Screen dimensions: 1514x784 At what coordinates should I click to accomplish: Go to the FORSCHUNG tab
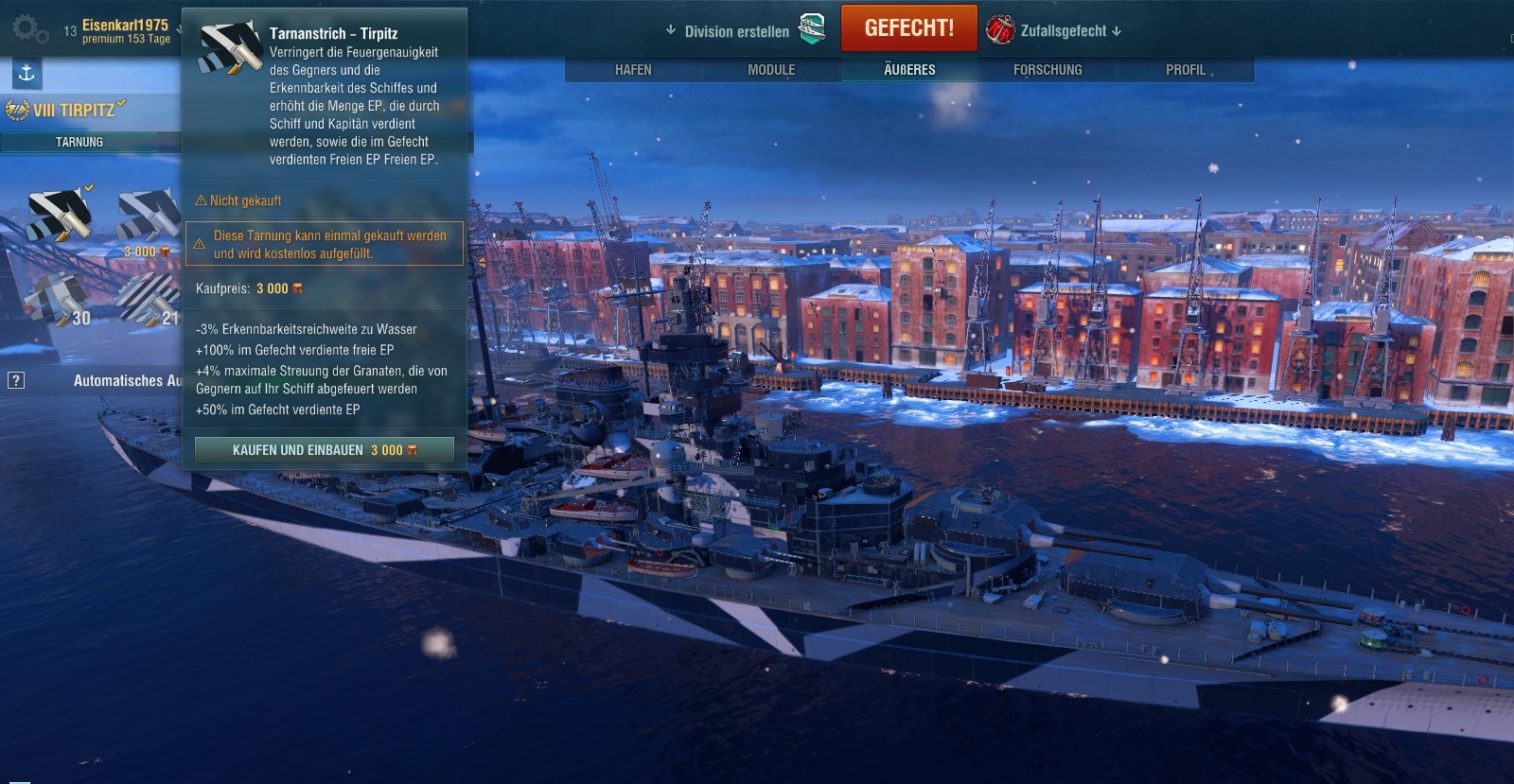[x=1047, y=70]
